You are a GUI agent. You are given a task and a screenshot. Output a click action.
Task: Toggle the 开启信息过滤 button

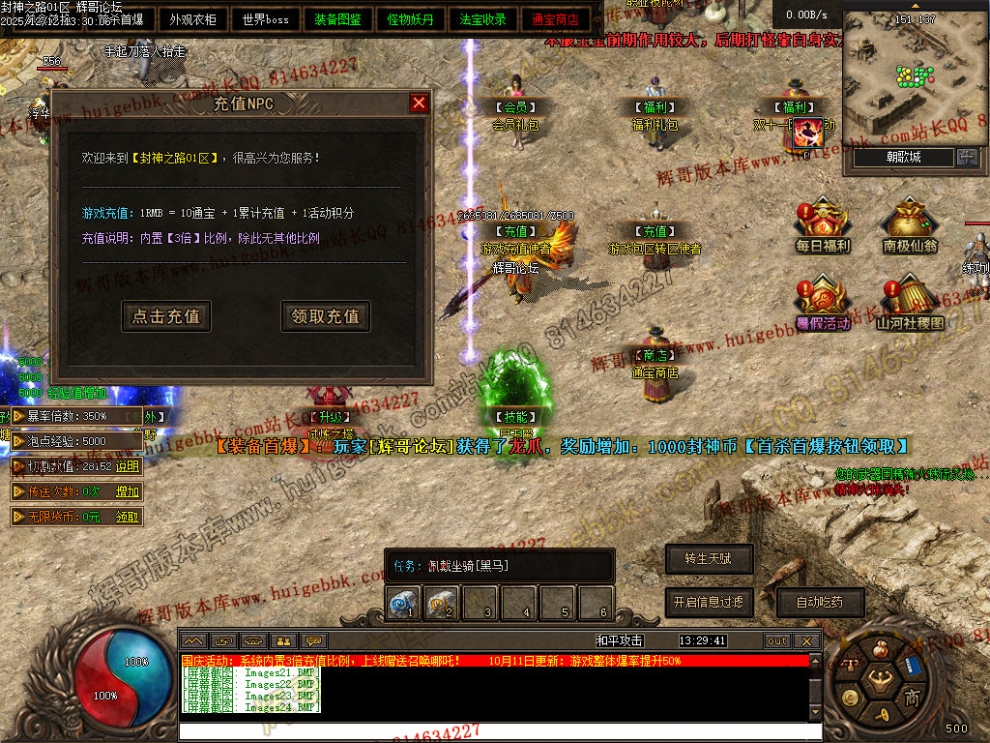pos(708,602)
